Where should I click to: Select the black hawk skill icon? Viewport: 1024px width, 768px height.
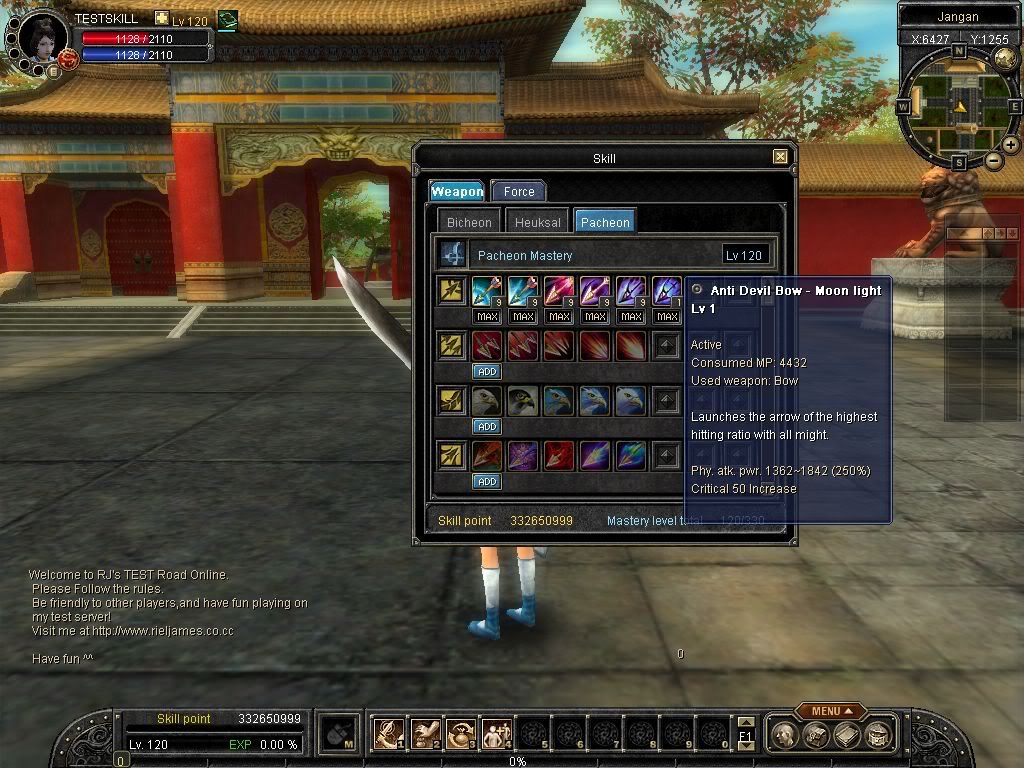click(x=522, y=402)
